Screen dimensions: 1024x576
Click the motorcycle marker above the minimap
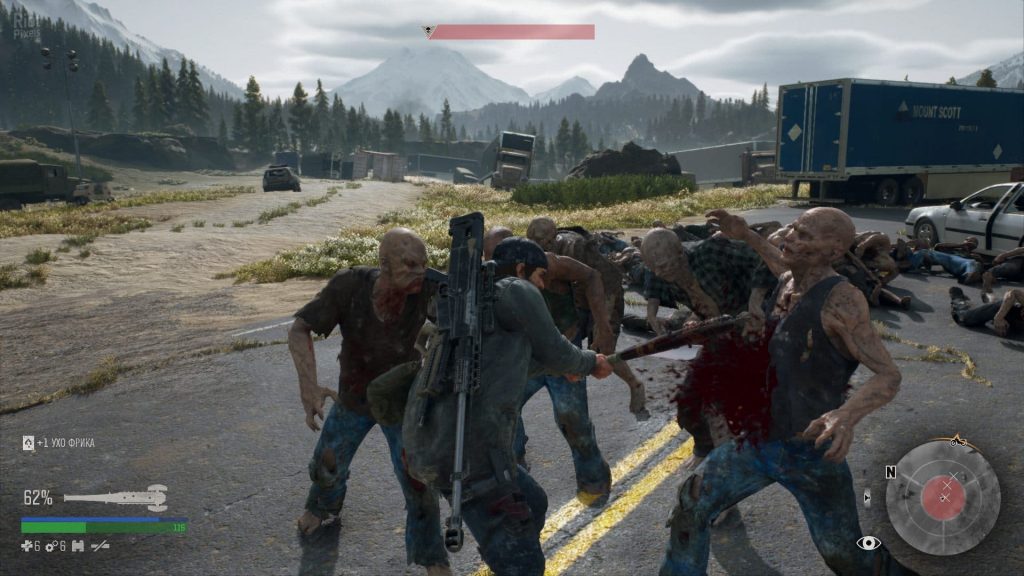959,440
